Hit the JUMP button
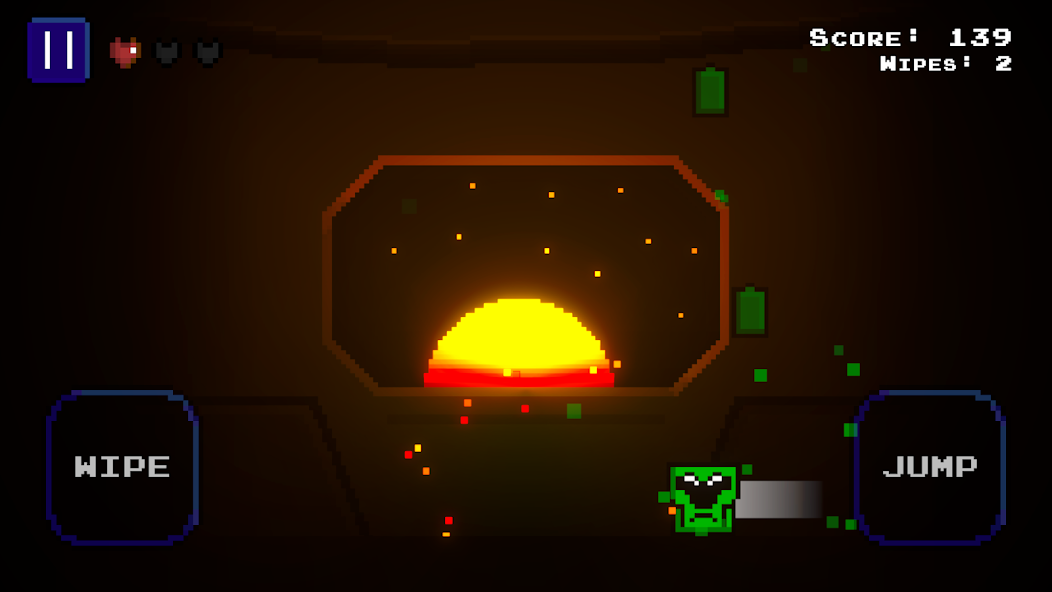The height and width of the screenshot is (592, 1052). coord(929,467)
